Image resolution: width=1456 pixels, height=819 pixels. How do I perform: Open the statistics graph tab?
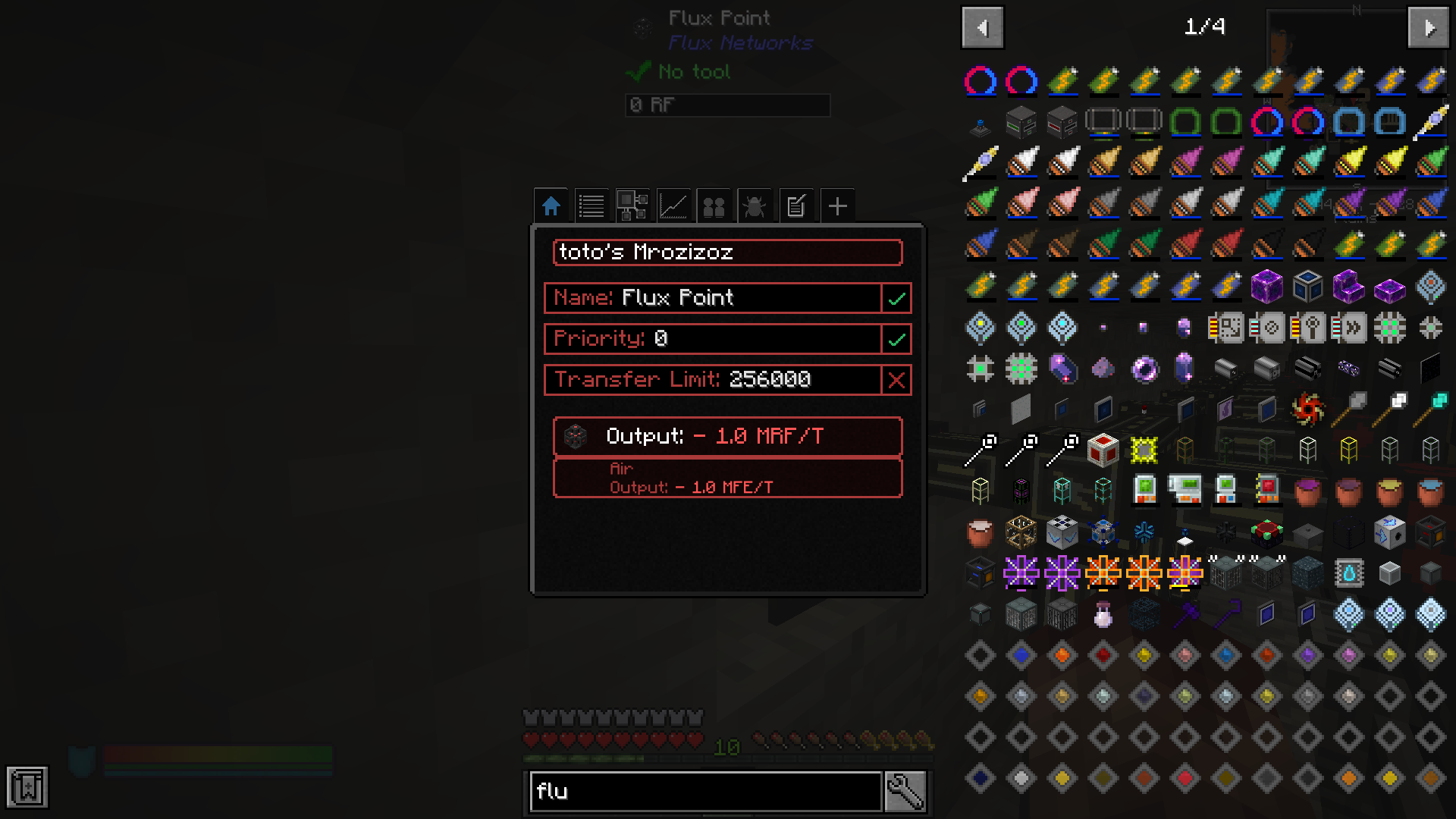point(673,206)
